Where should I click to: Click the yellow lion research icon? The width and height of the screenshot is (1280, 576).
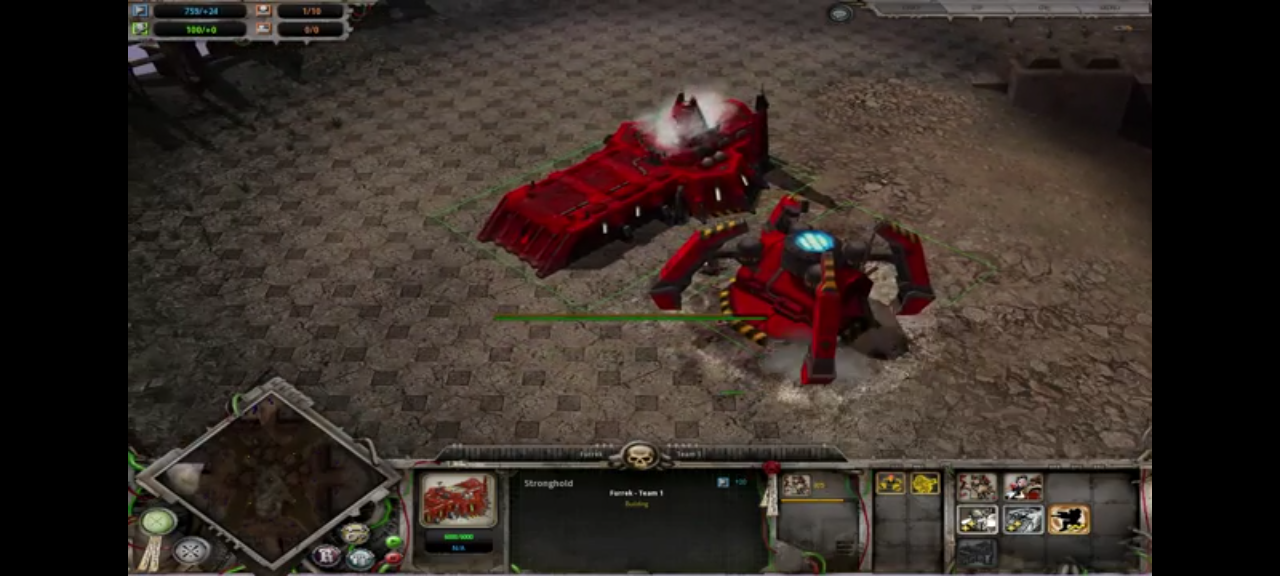(925, 484)
